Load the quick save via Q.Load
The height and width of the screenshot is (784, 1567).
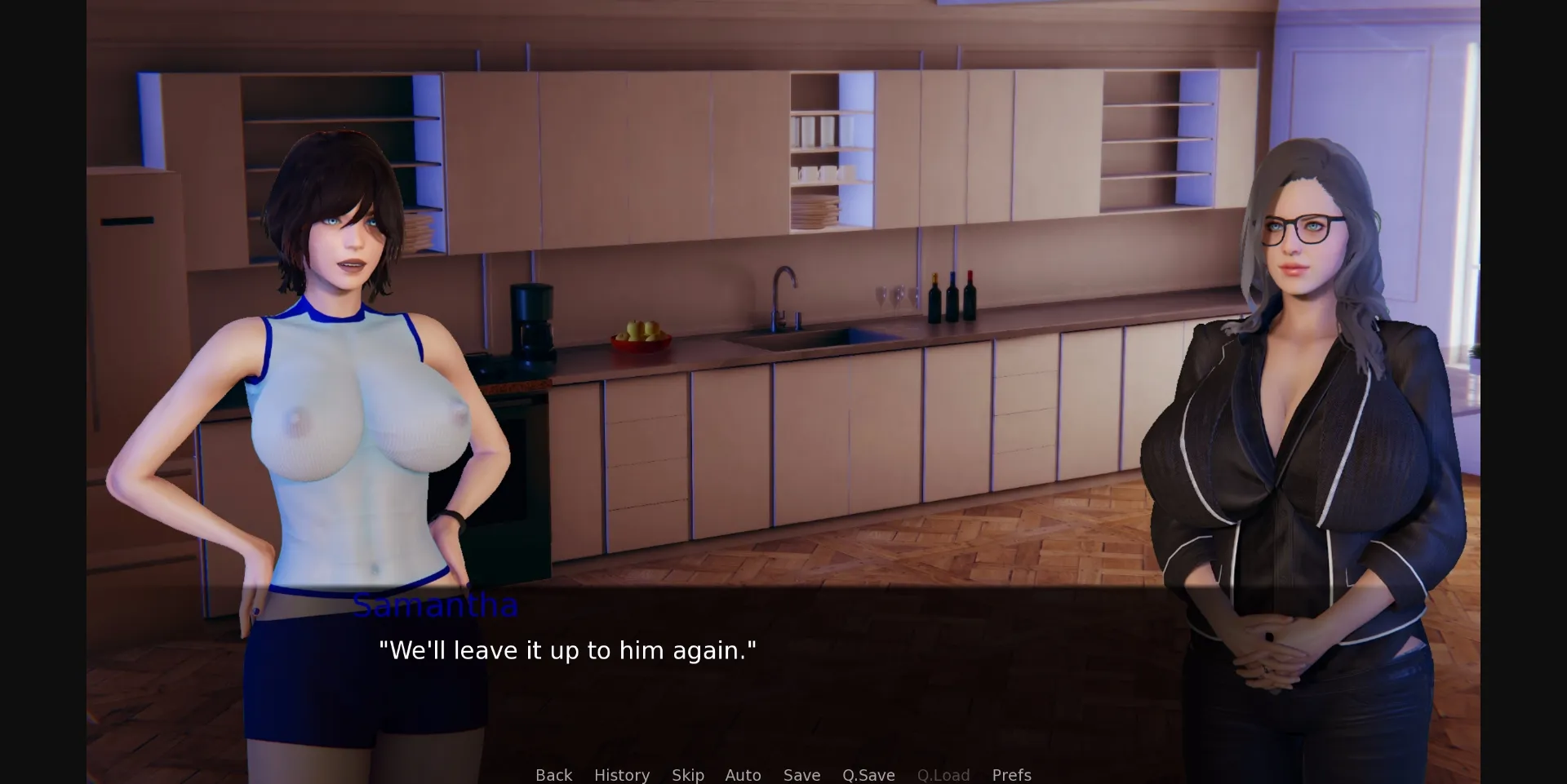pos(943,775)
